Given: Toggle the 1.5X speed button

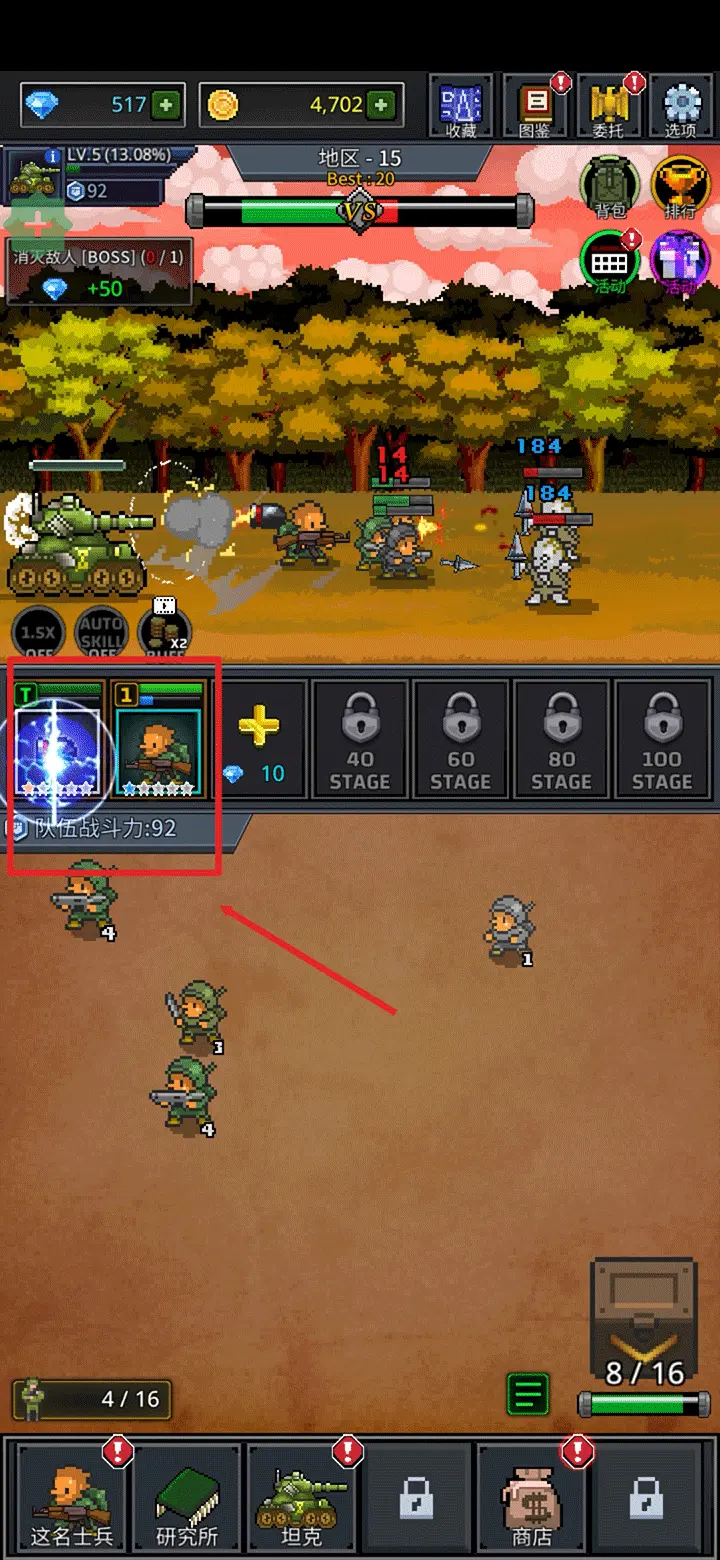Looking at the screenshot, I should pos(38,634).
